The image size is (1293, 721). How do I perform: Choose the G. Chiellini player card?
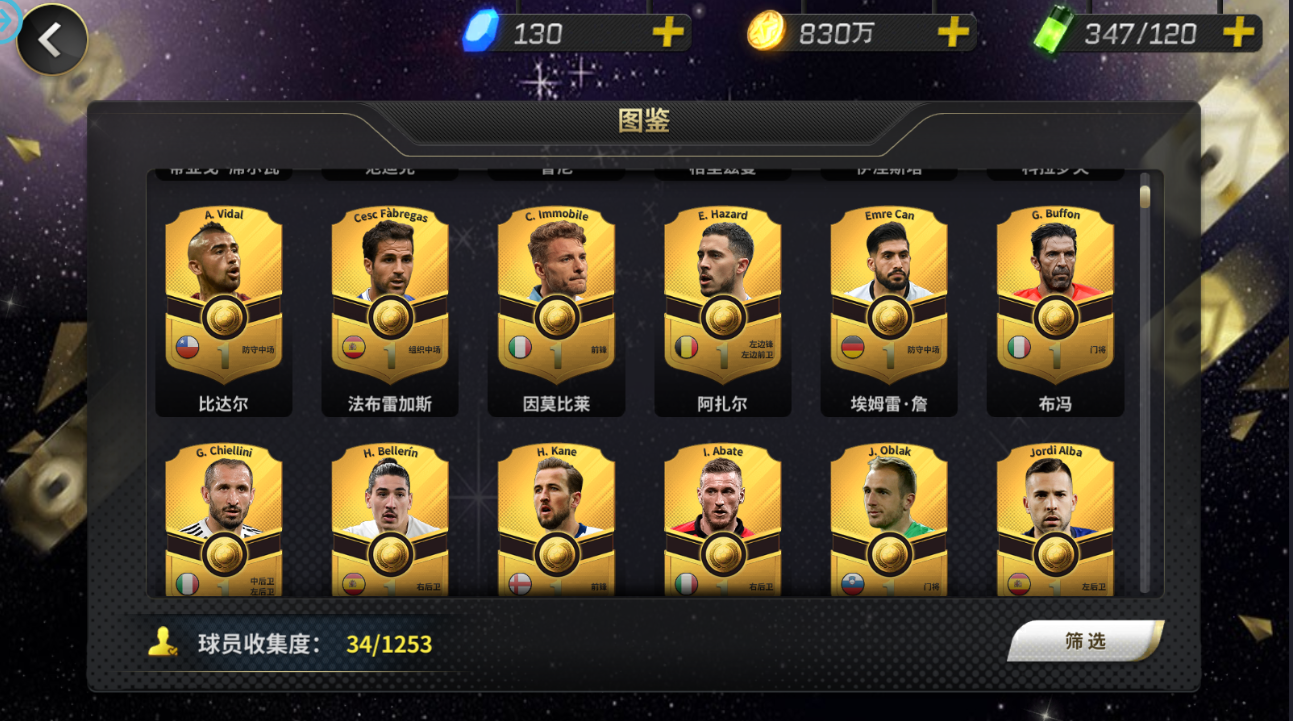[224, 520]
